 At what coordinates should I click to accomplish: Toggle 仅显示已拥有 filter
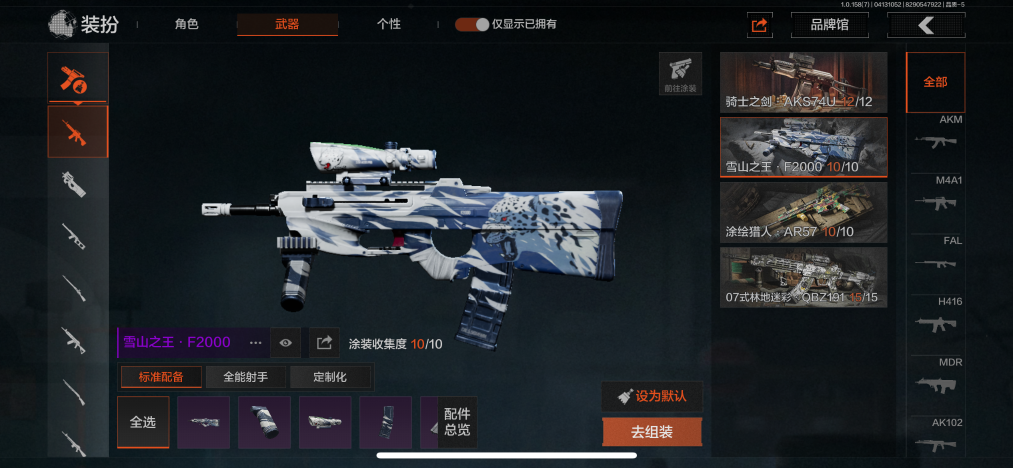(472, 24)
